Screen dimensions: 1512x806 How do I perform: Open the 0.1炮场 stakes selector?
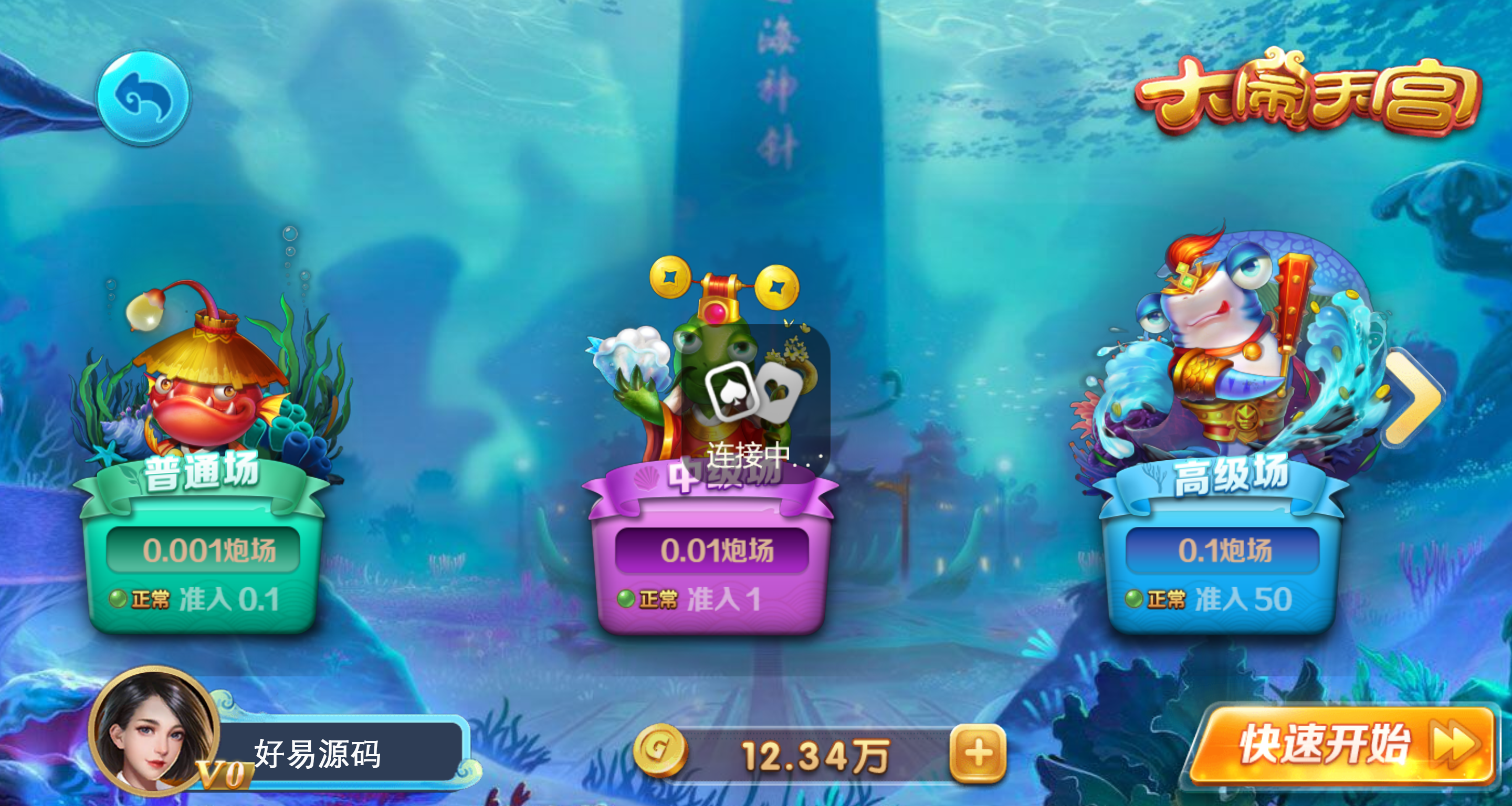1221,549
